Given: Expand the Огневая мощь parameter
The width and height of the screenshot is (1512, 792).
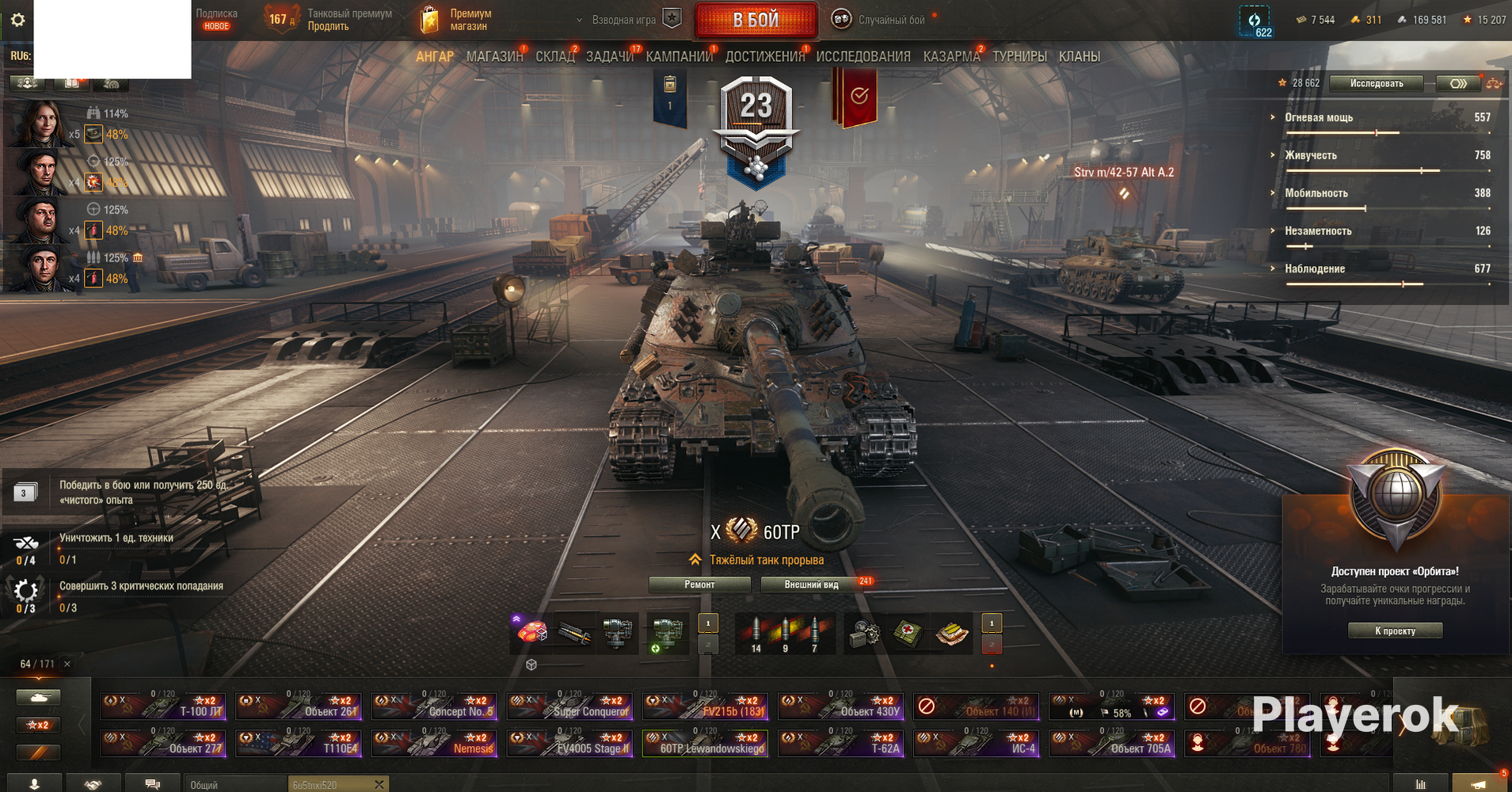Looking at the screenshot, I should pyautogui.click(x=1319, y=118).
